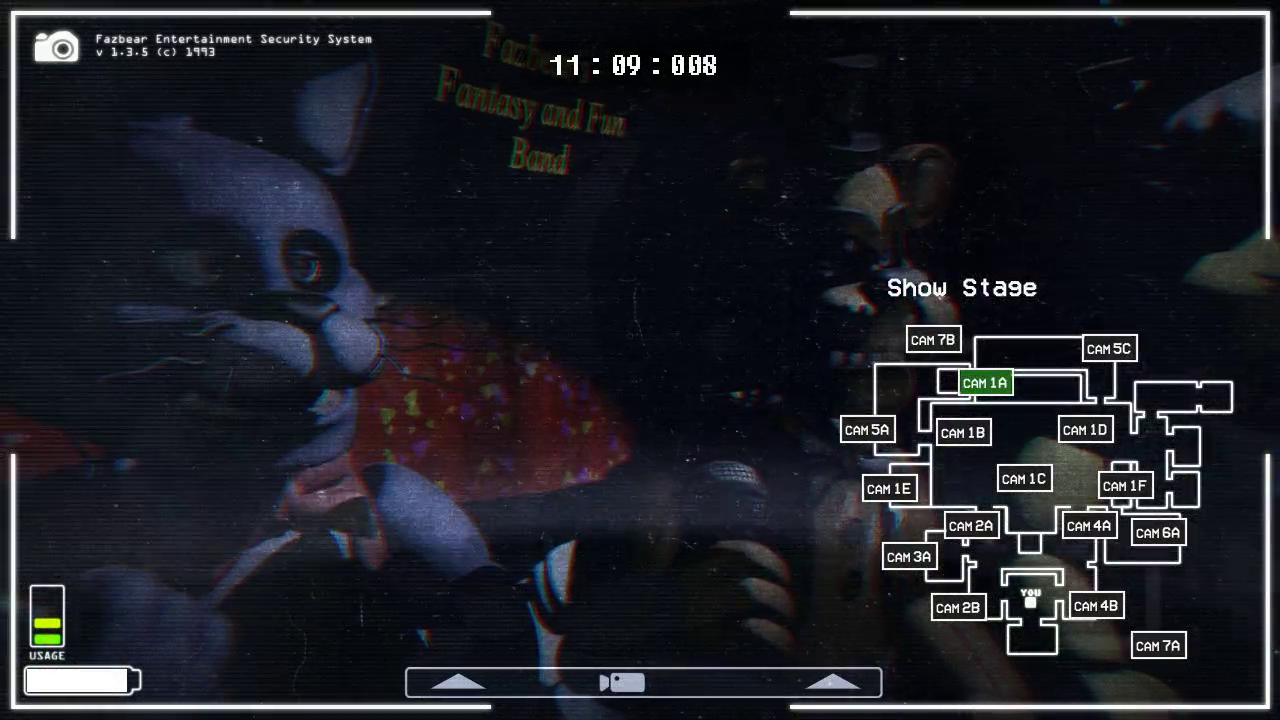Screen dimensions: 1280x720
Task: Switch to CAM 7B
Action: tap(932, 340)
